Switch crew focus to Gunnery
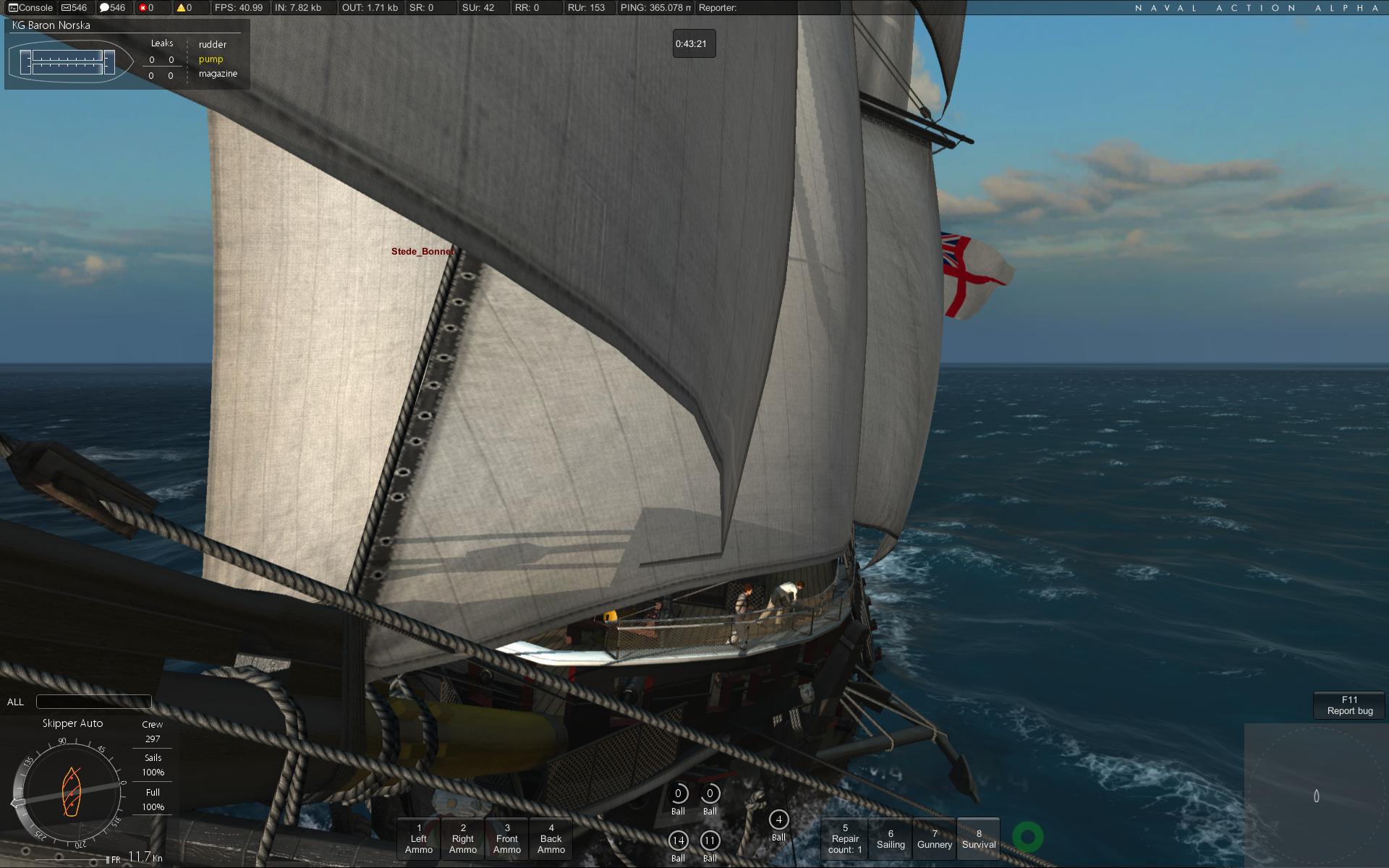This screenshot has width=1389, height=868. pyautogui.click(x=935, y=839)
